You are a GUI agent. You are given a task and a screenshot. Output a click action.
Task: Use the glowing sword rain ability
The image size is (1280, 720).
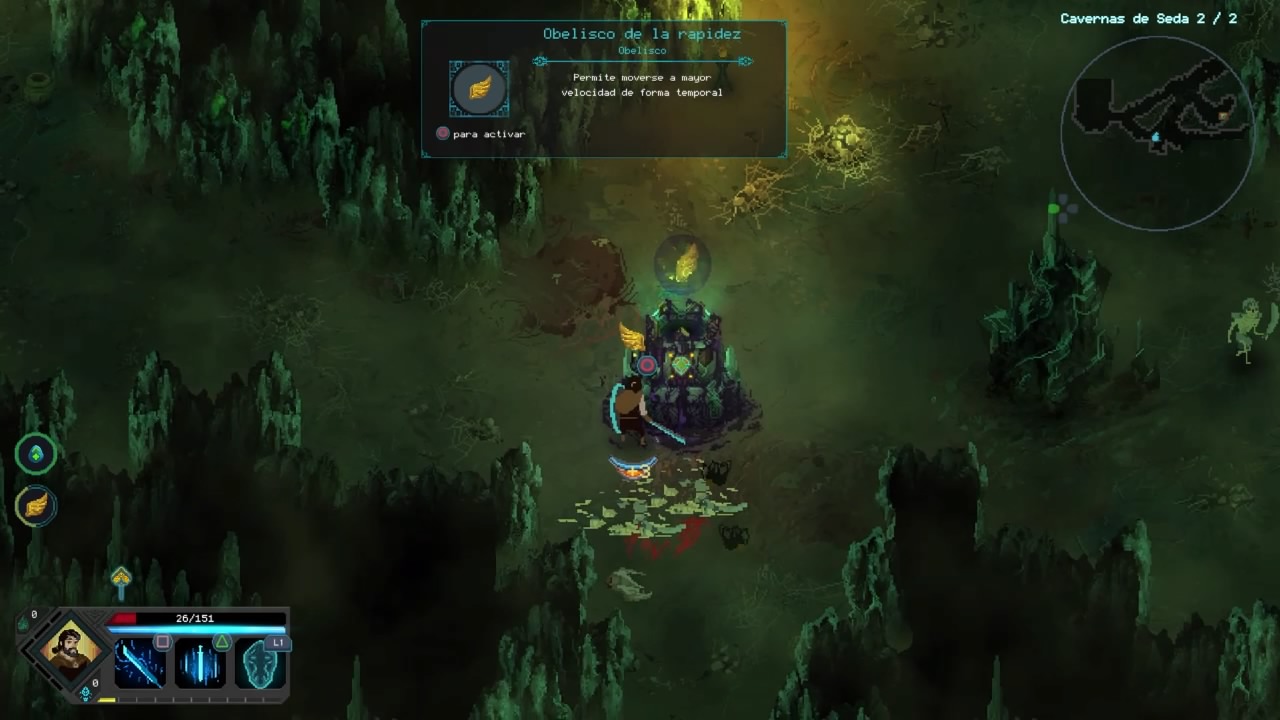pyautogui.click(x=200, y=663)
